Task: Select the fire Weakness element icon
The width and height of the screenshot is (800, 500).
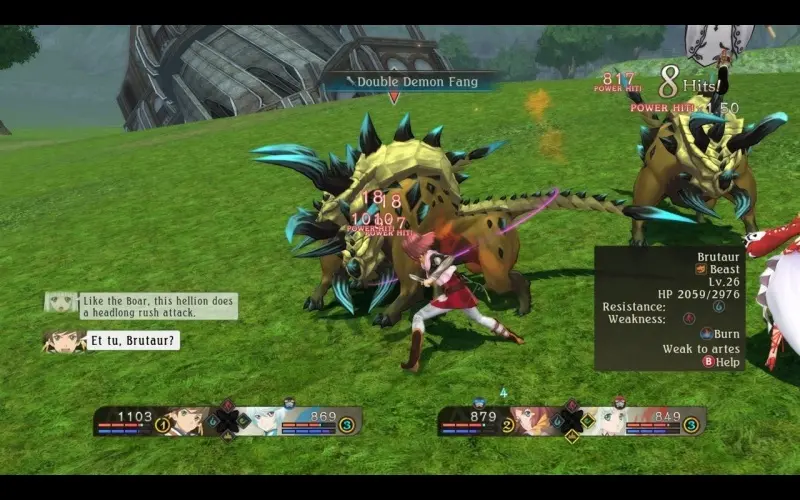Action: click(689, 319)
